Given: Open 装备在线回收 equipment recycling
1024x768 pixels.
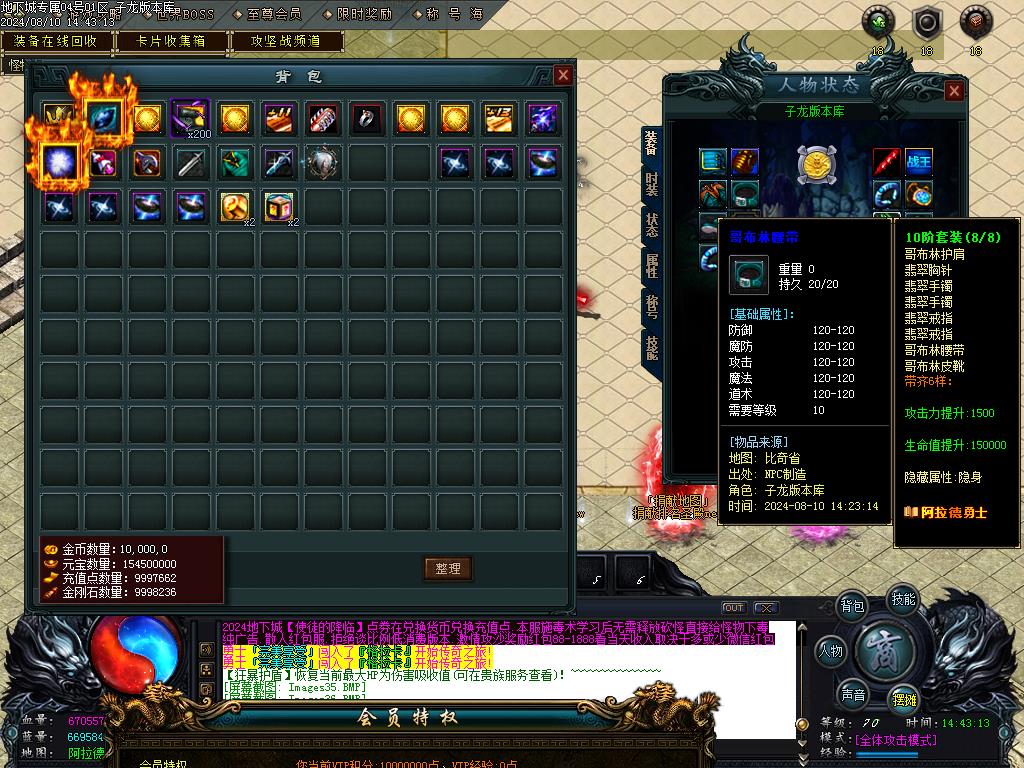Looking at the screenshot, I should point(56,41).
